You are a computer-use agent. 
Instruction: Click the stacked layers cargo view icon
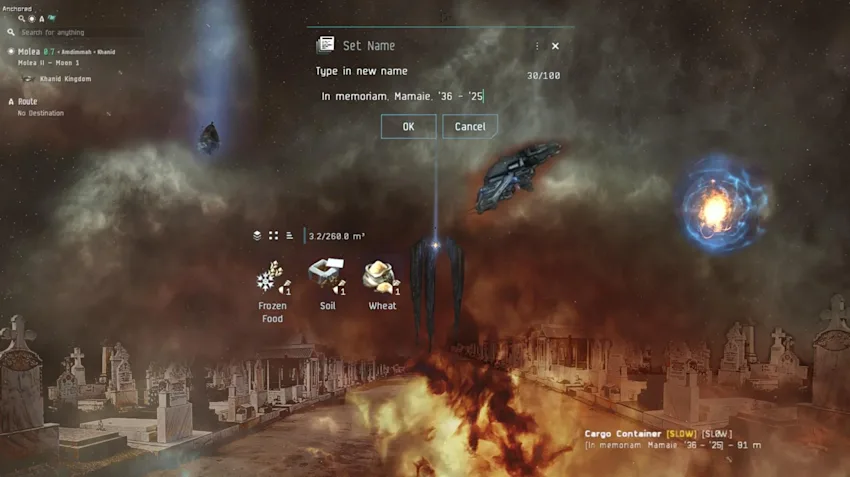(x=257, y=236)
